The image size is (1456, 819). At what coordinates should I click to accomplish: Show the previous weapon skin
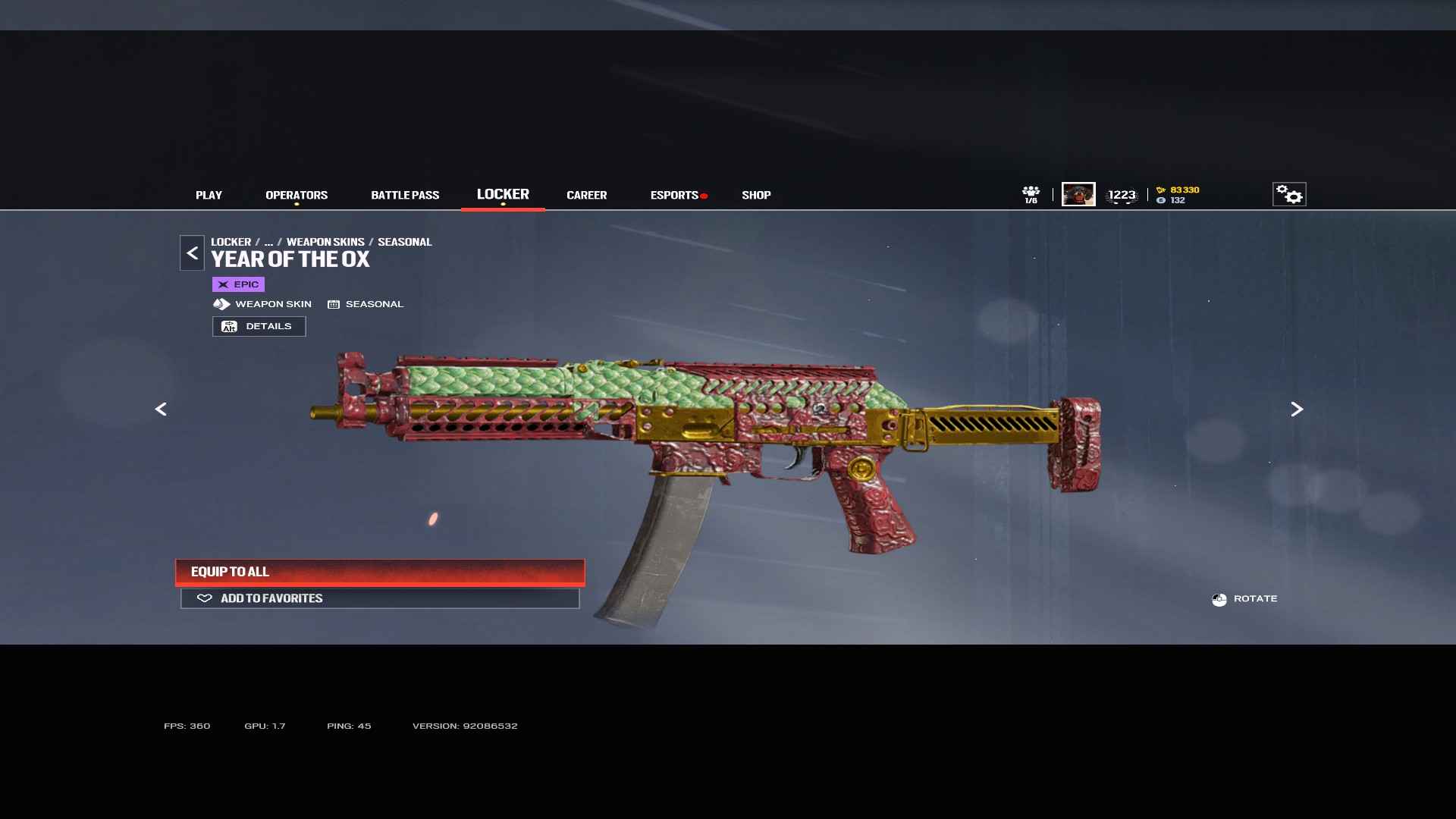161,409
